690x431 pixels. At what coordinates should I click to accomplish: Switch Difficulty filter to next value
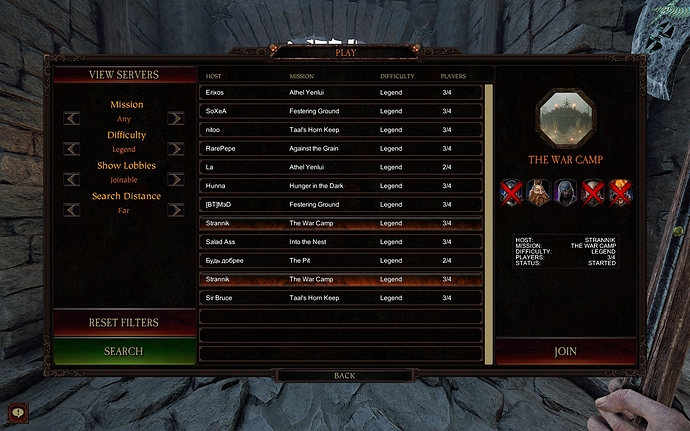(176, 149)
